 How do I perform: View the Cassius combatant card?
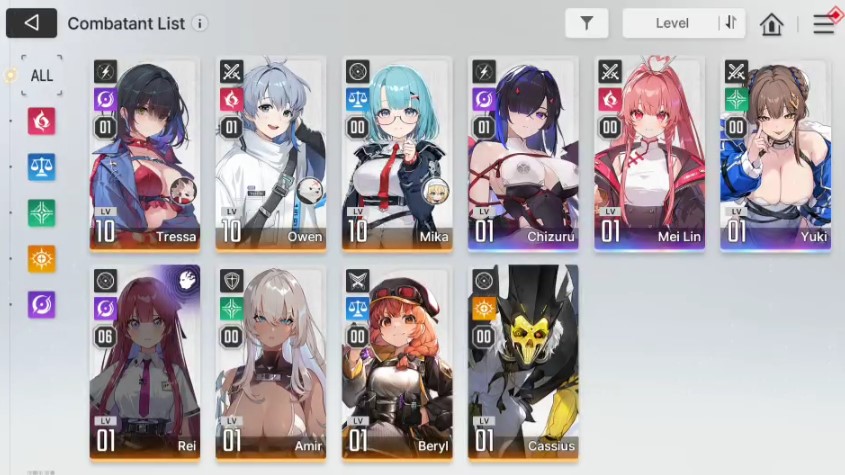523,361
